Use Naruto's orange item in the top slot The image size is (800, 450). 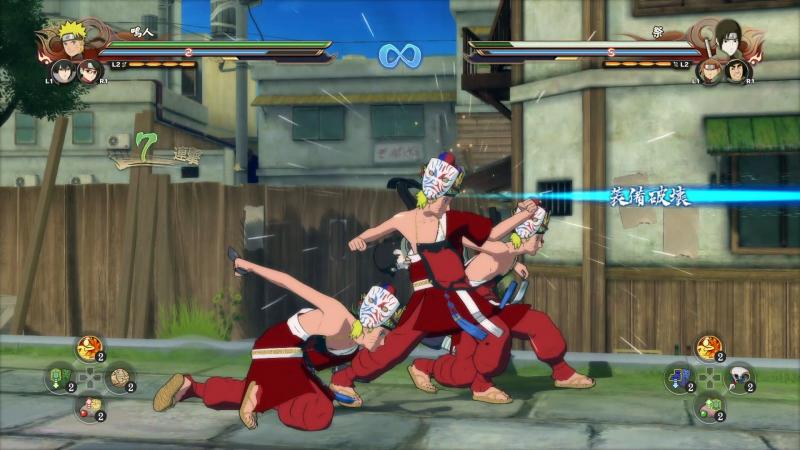click(89, 349)
